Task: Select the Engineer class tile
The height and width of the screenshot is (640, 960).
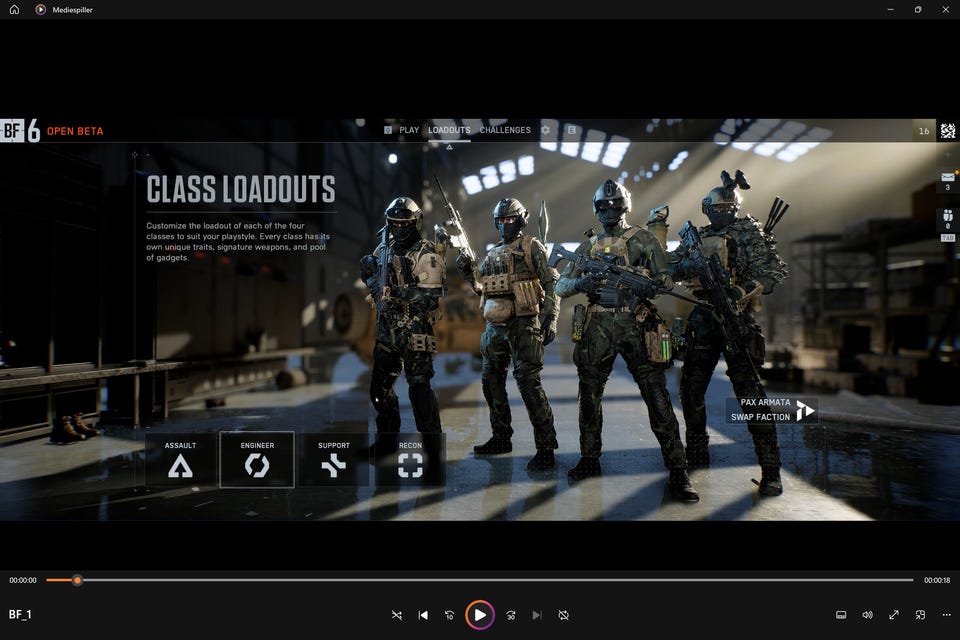Action: point(257,460)
